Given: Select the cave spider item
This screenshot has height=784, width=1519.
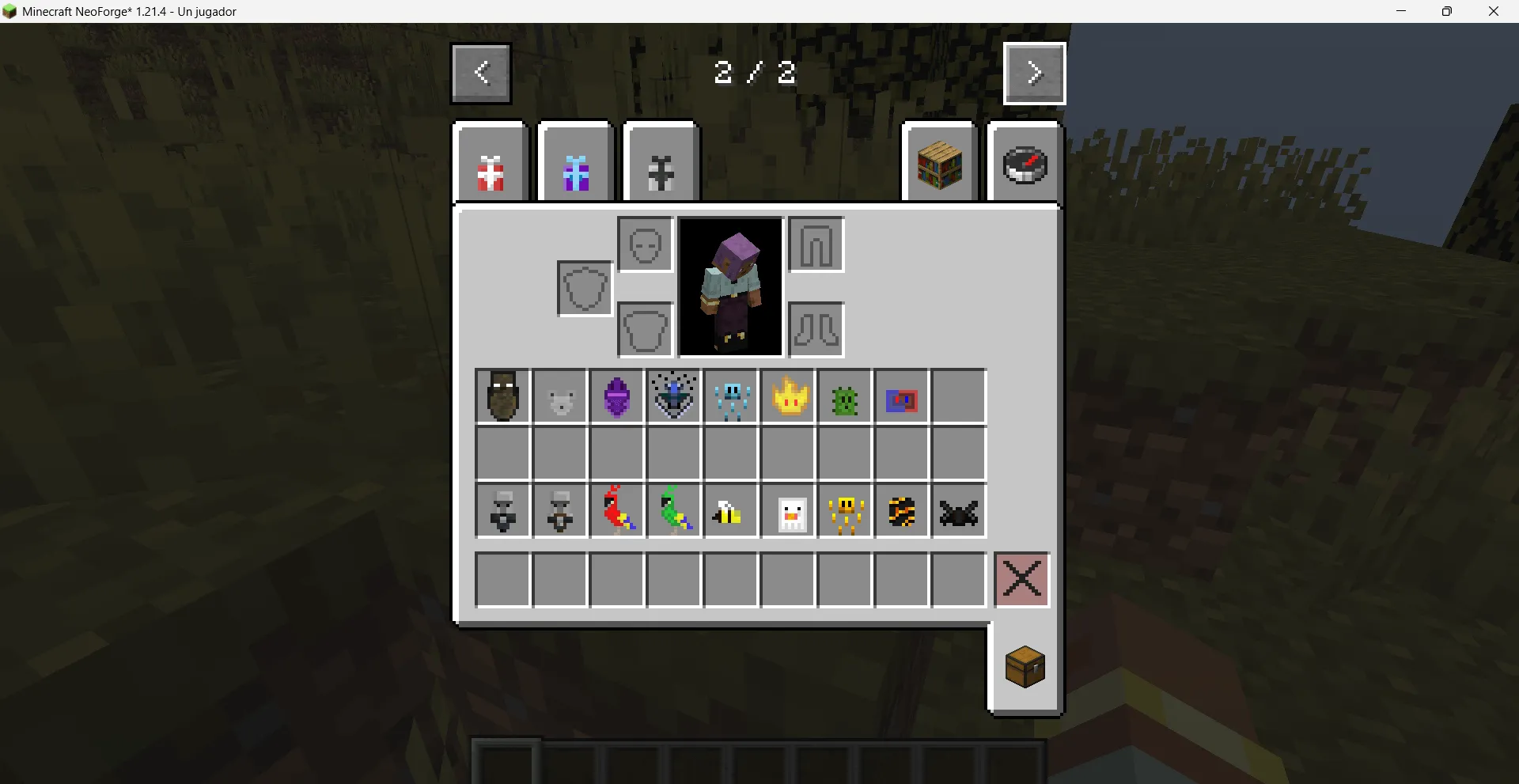Looking at the screenshot, I should click(x=958, y=510).
